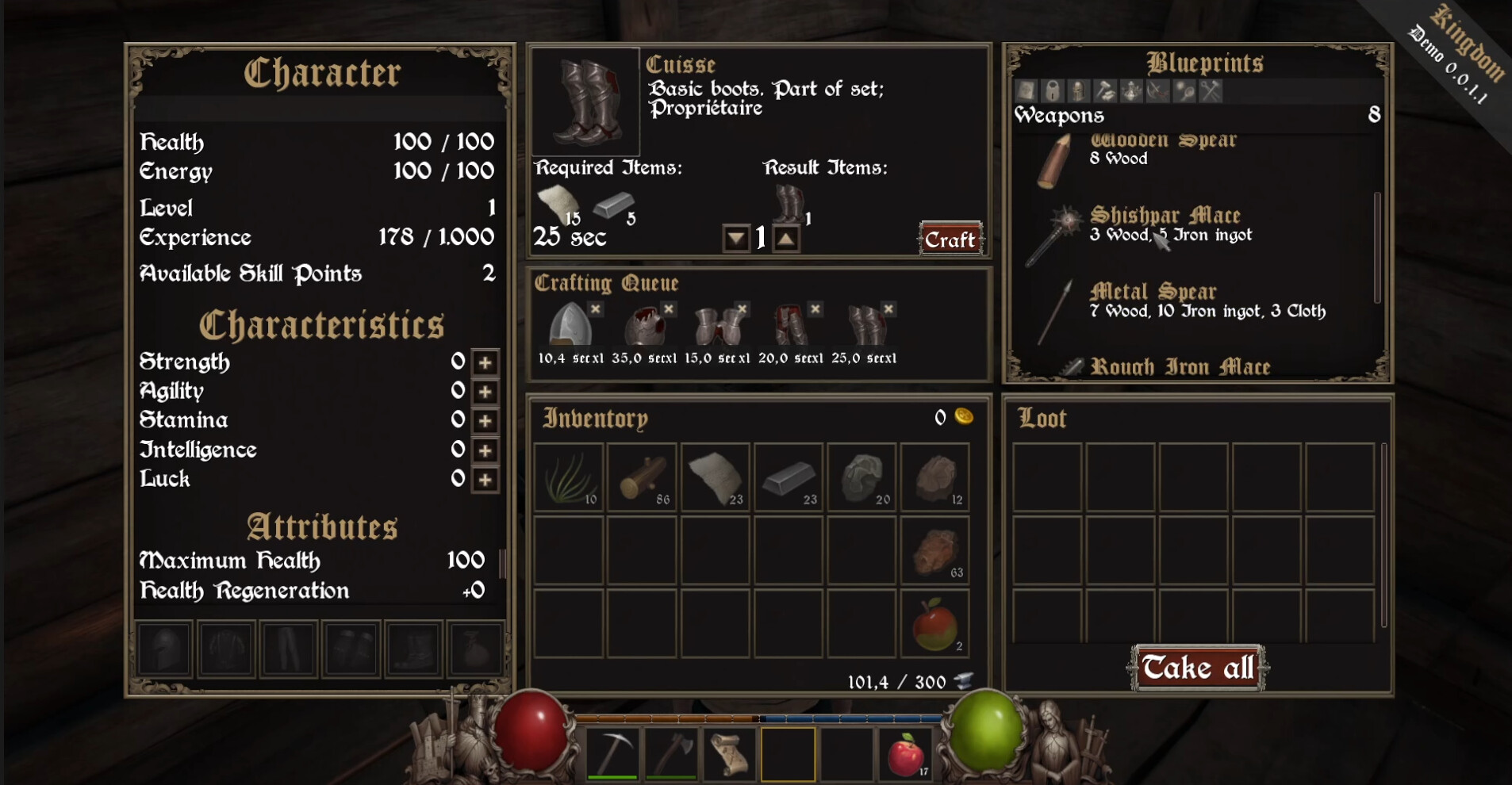Viewport: 1512px width, 785px height.
Task: Open the scroll blueprint category tab
Action: pos(1025,90)
